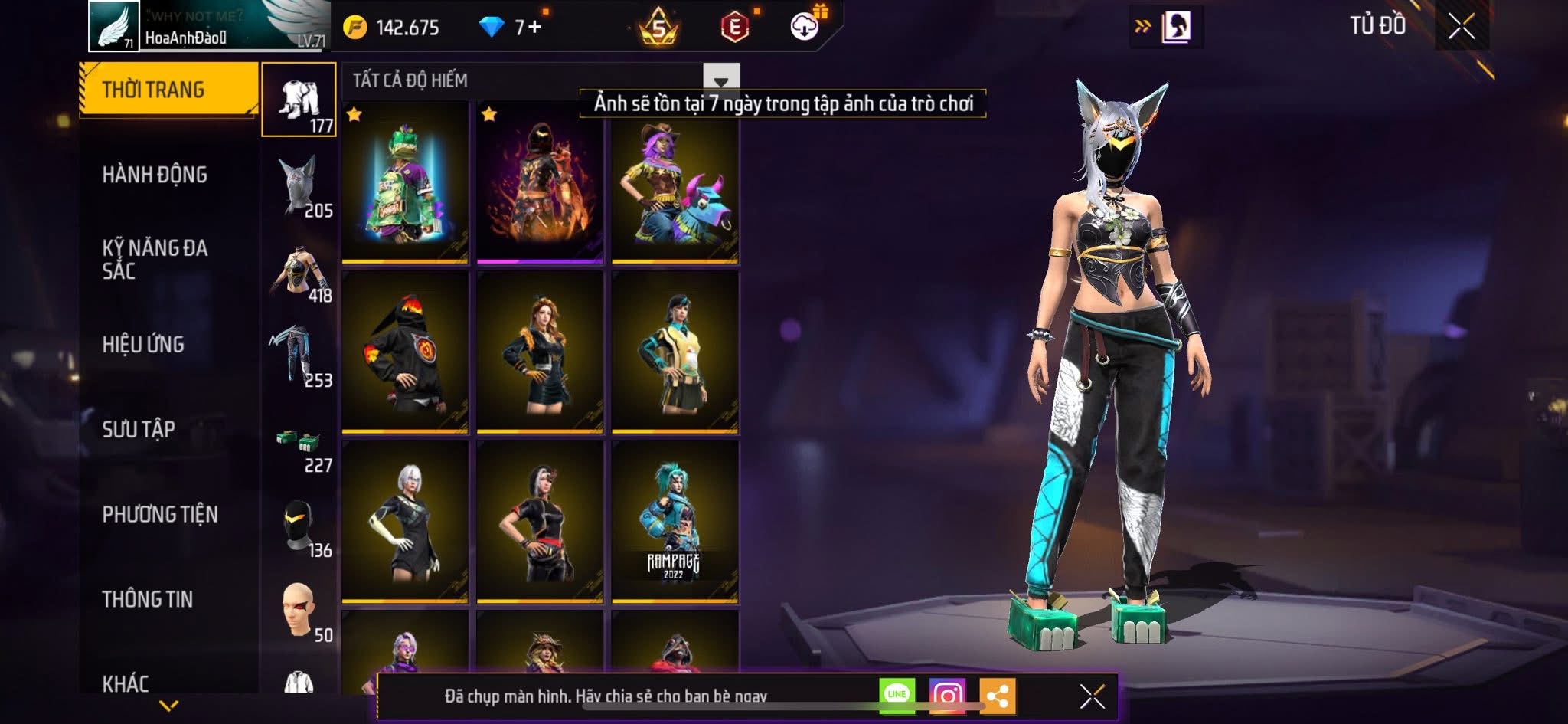1568x724 pixels.
Task: Switch to KỸ NĂNG ĐA SẮC
Action: (x=155, y=259)
